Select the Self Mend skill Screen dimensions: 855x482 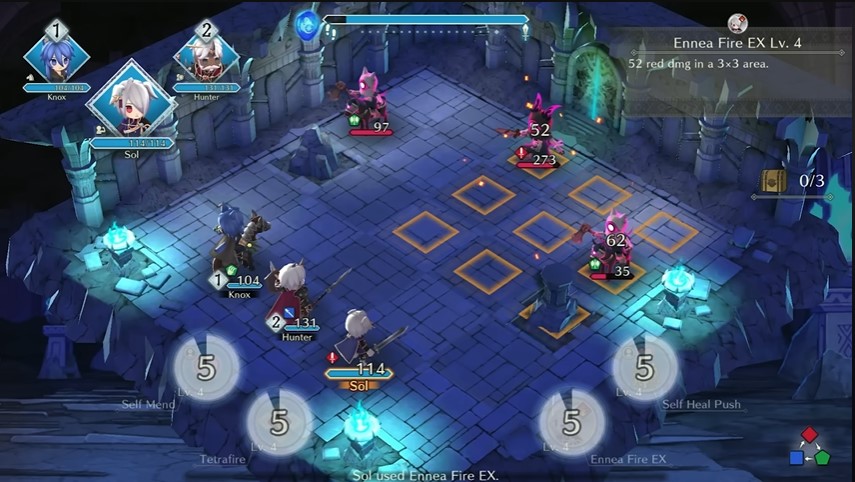pyautogui.click(x=206, y=367)
